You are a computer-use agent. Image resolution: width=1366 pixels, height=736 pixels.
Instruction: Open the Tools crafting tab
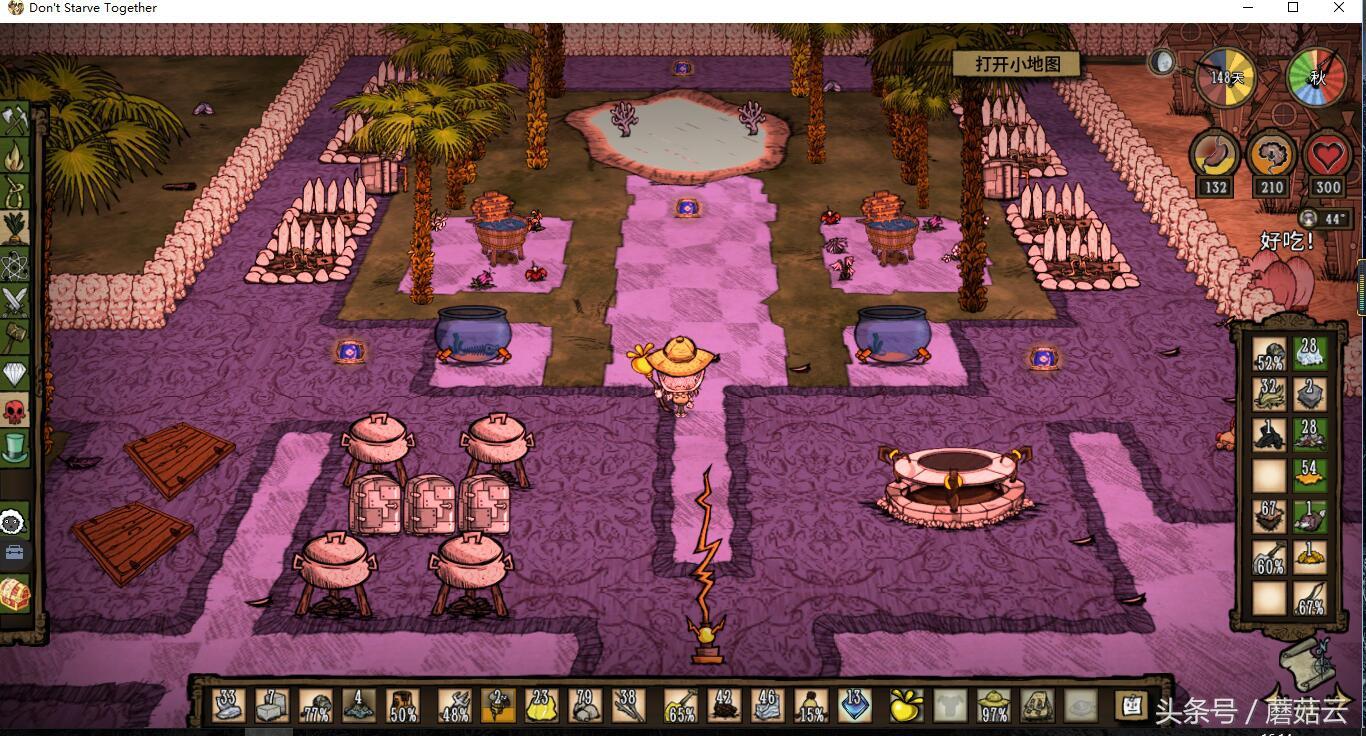[14, 121]
